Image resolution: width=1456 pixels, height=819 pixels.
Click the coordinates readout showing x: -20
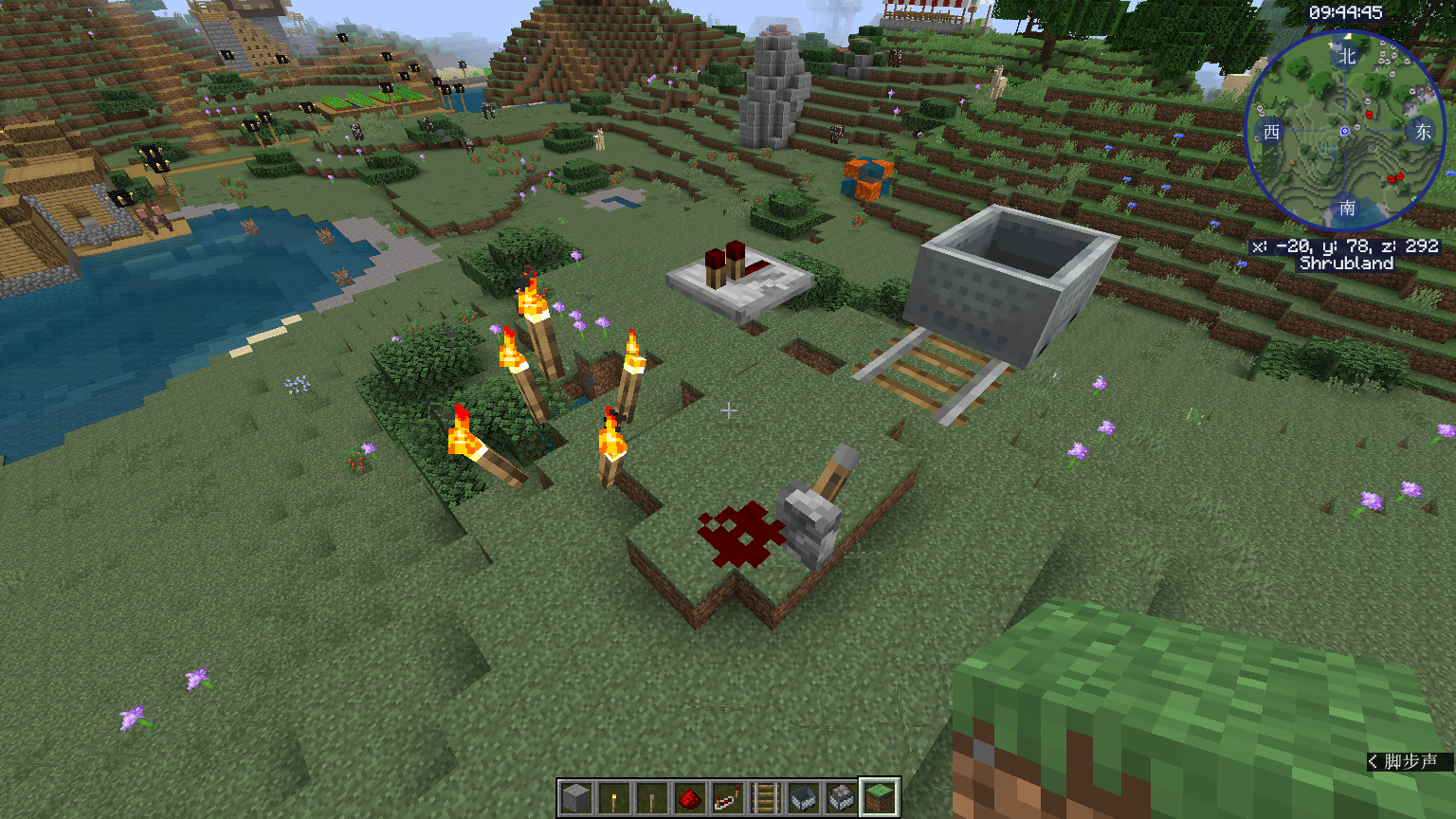[1343, 245]
